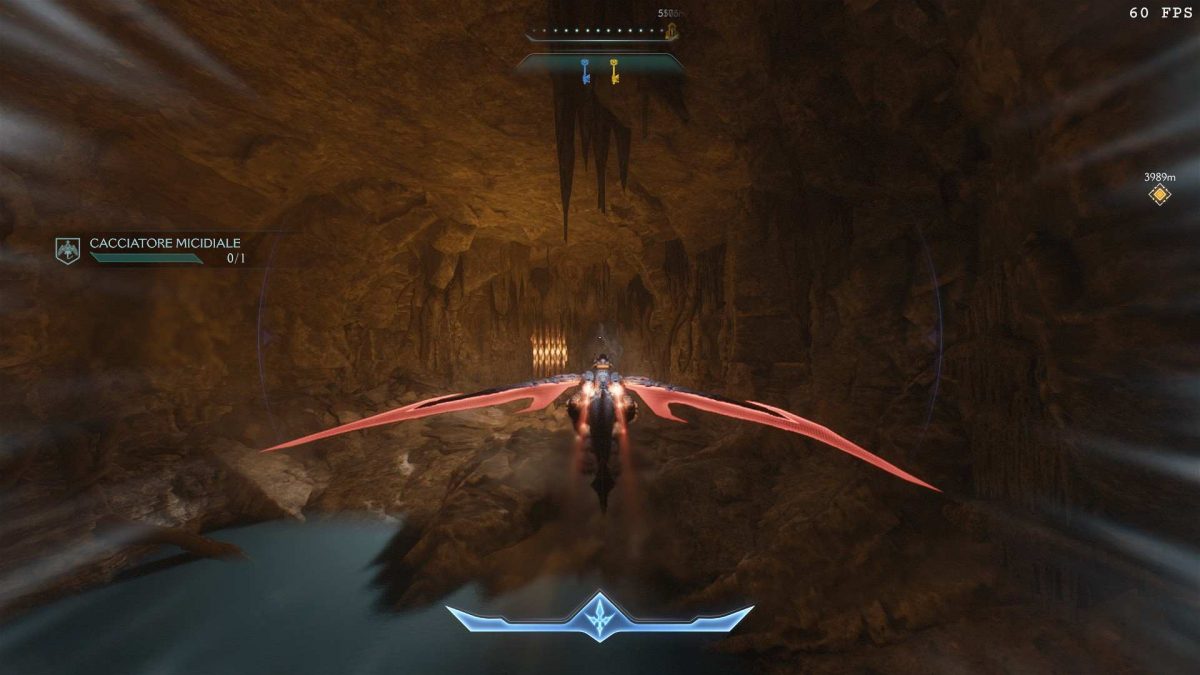Select the yellow key icon
Image resolution: width=1200 pixels, height=675 pixels.
click(x=614, y=70)
